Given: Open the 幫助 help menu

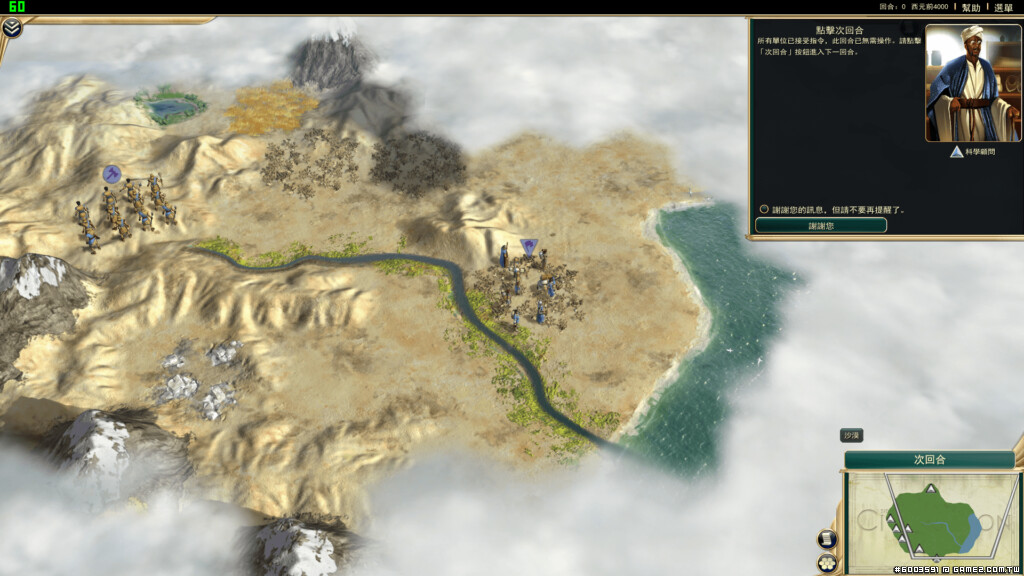Looking at the screenshot, I should (970, 7).
